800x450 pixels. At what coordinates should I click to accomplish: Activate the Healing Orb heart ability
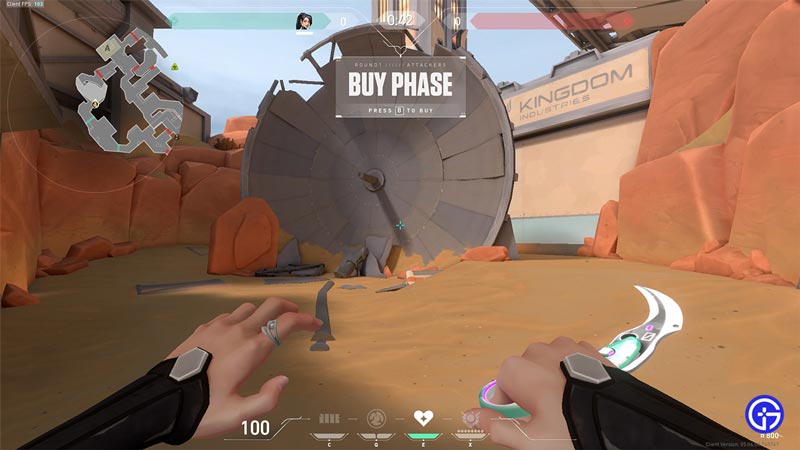[x=423, y=417]
